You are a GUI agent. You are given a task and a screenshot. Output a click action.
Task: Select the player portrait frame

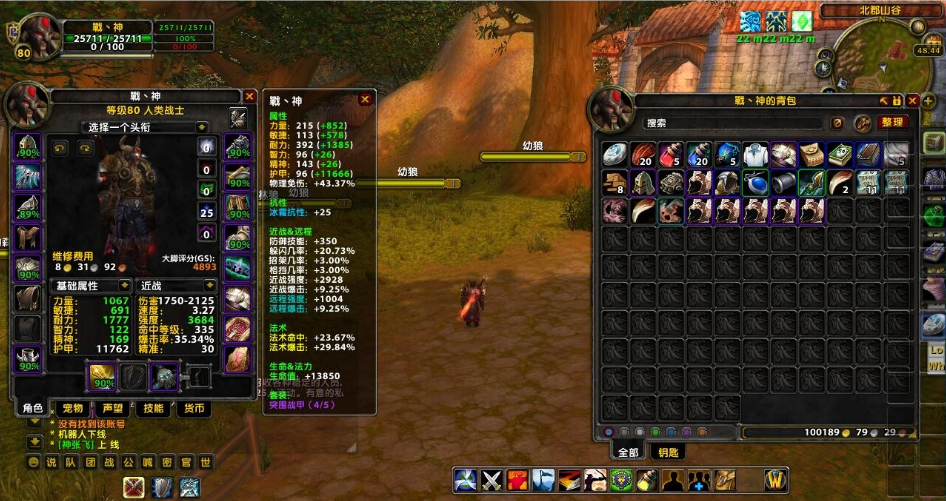click(40, 37)
